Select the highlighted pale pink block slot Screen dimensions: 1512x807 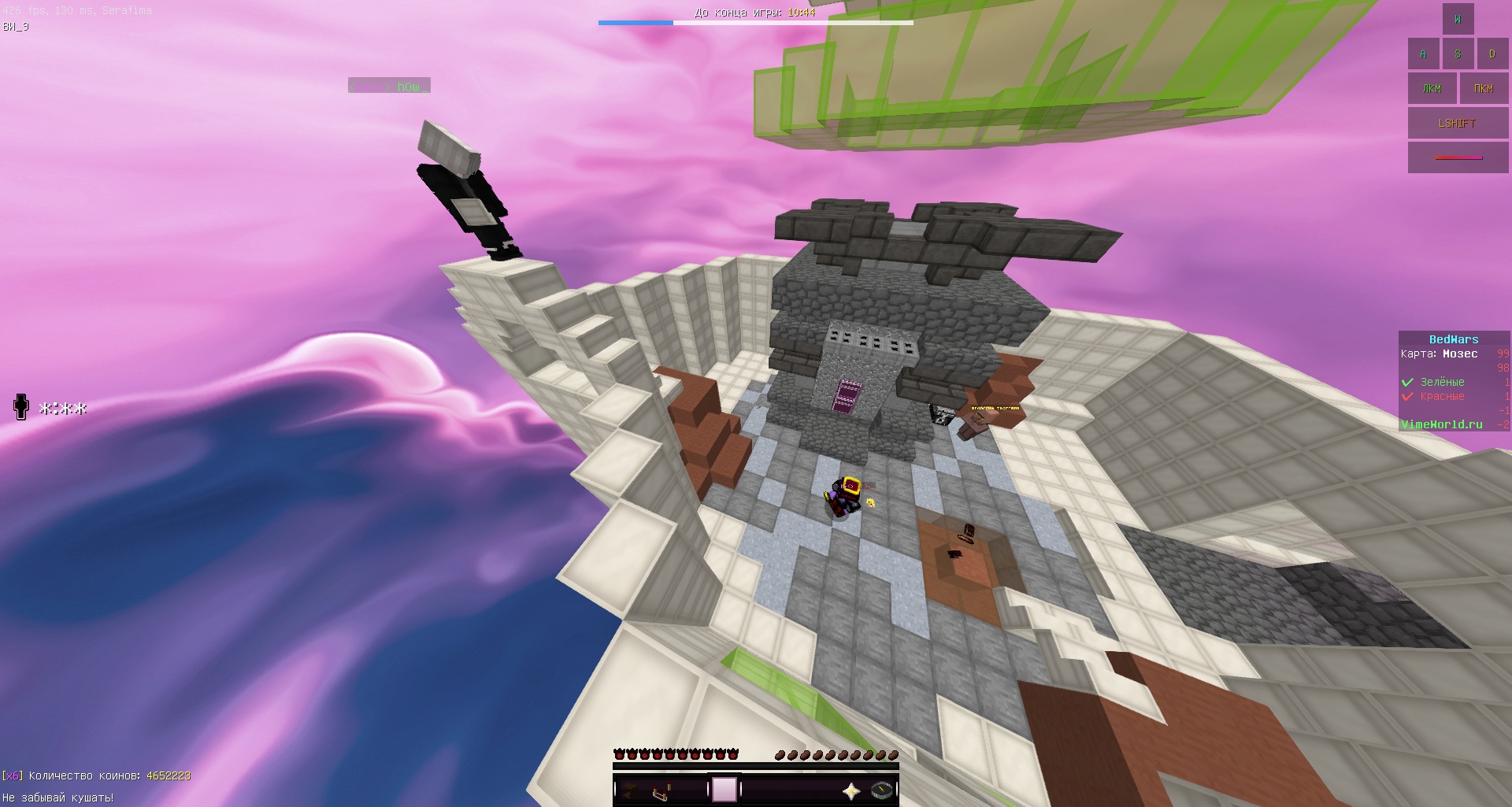(x=724, y=790)
